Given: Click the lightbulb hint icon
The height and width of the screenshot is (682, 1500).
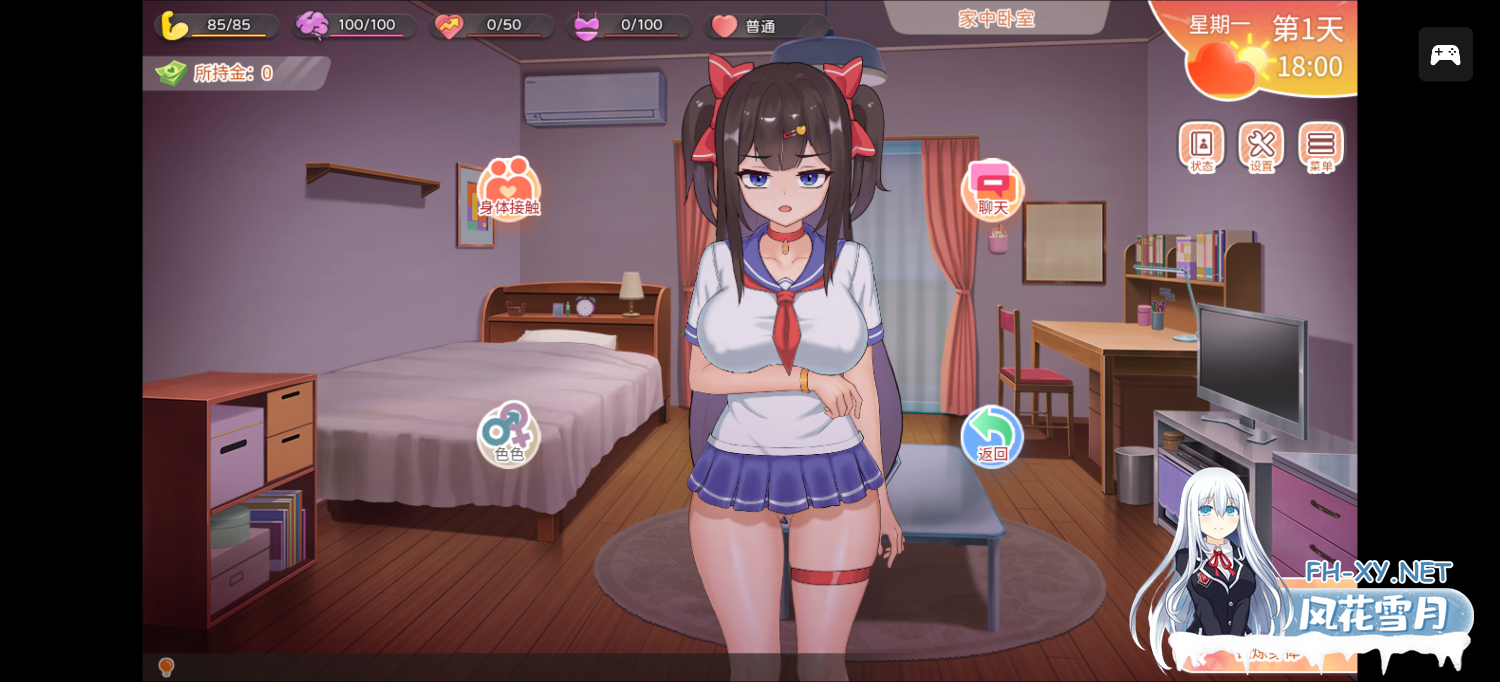Looking at the screenshot, I should click(166, 667).
